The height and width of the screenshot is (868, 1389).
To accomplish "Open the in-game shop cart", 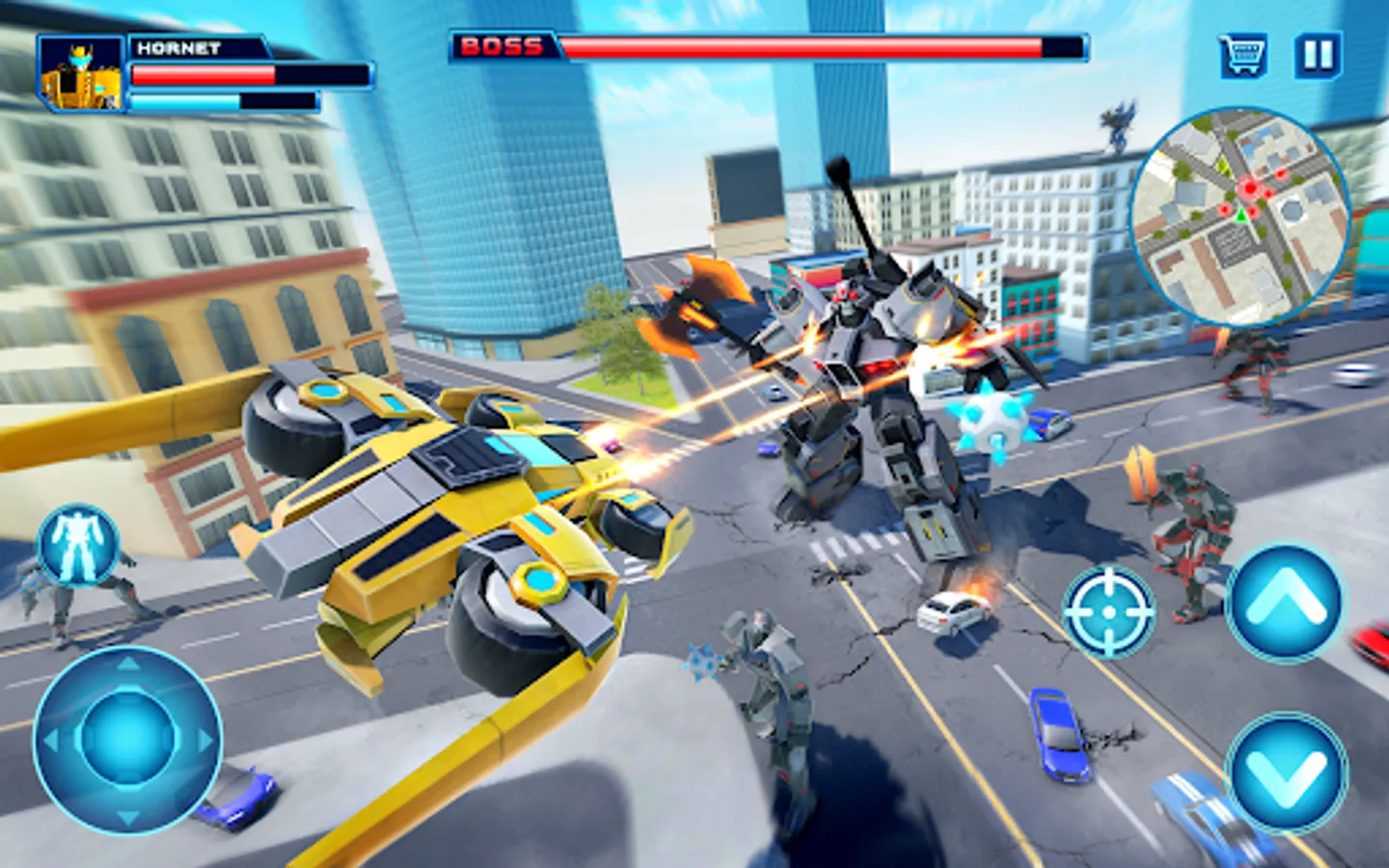I will (x=1245, y=53).
